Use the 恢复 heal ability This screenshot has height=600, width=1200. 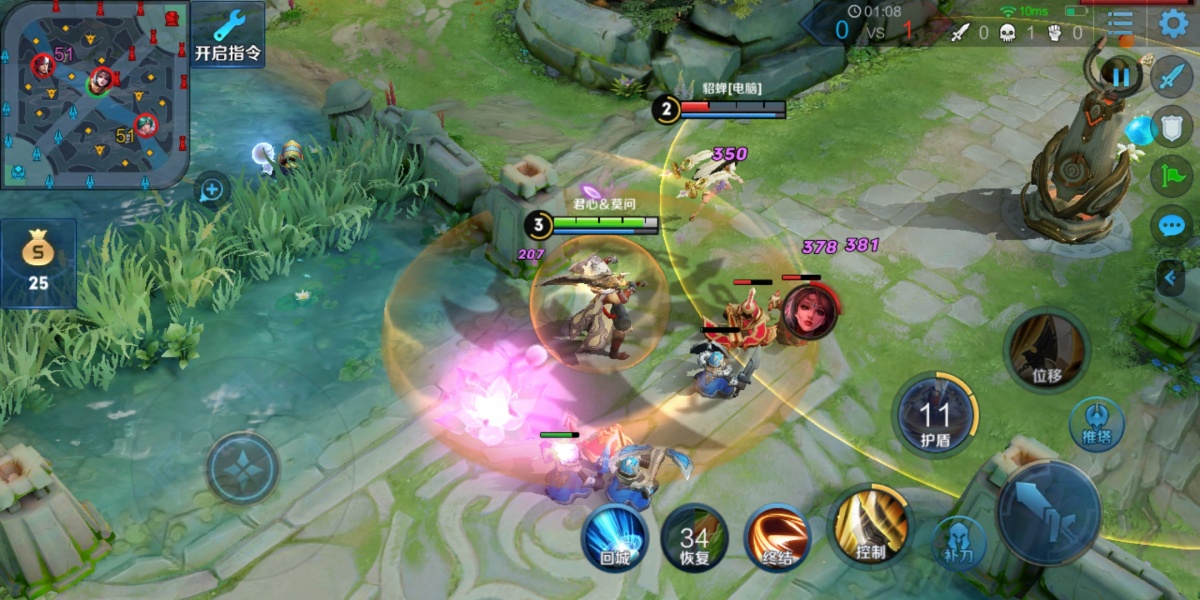[x=694, y=538]
